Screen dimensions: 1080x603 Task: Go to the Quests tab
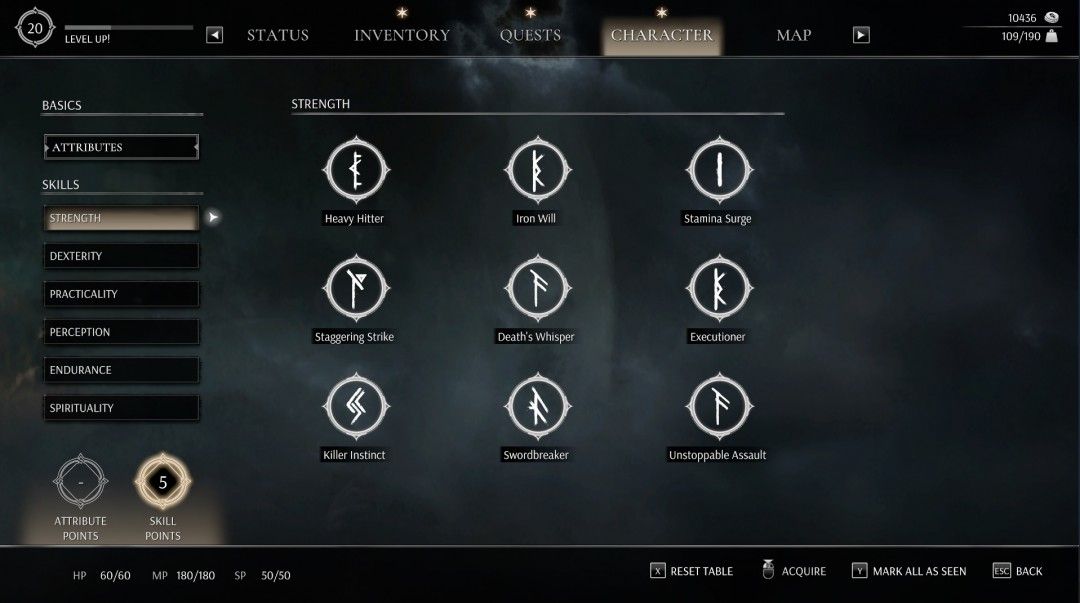tap(530, 36)
